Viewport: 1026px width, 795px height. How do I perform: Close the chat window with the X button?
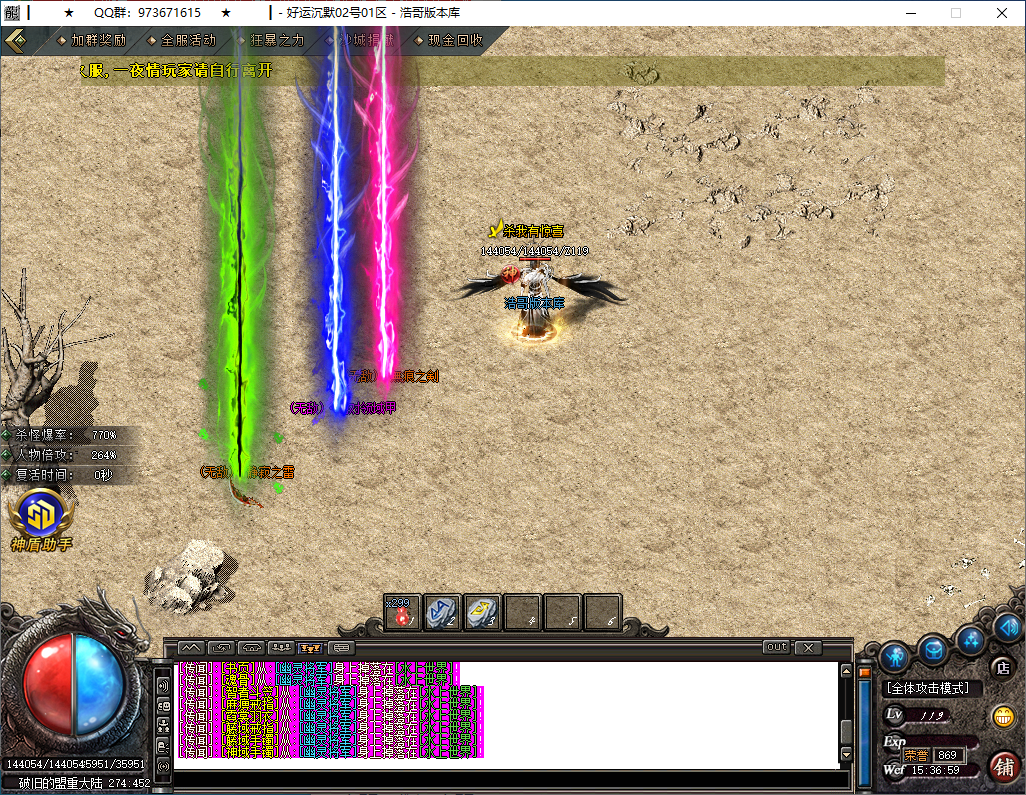[808, 648]
